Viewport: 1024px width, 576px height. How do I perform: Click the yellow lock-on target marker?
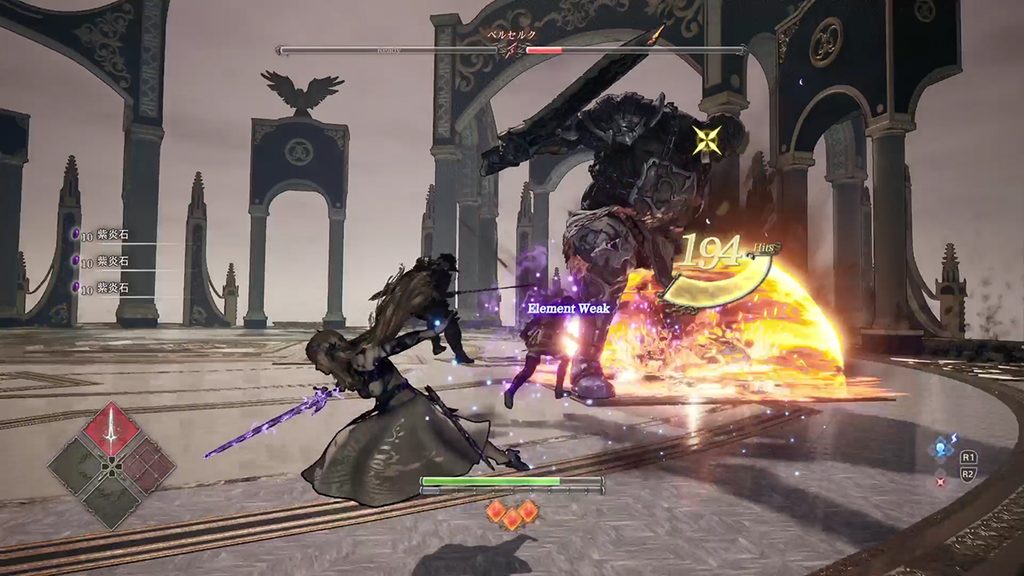(x=709, y=139)
